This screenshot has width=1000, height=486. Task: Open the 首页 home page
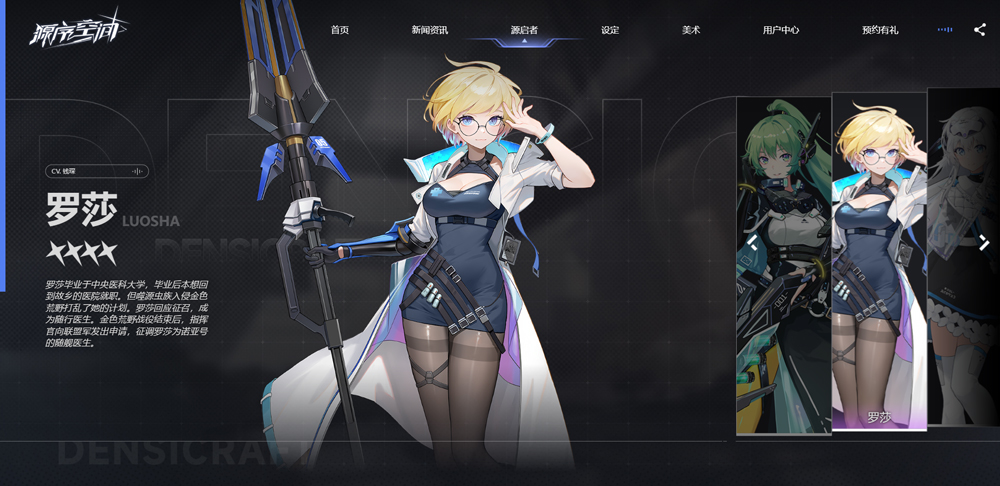(340, 30)
